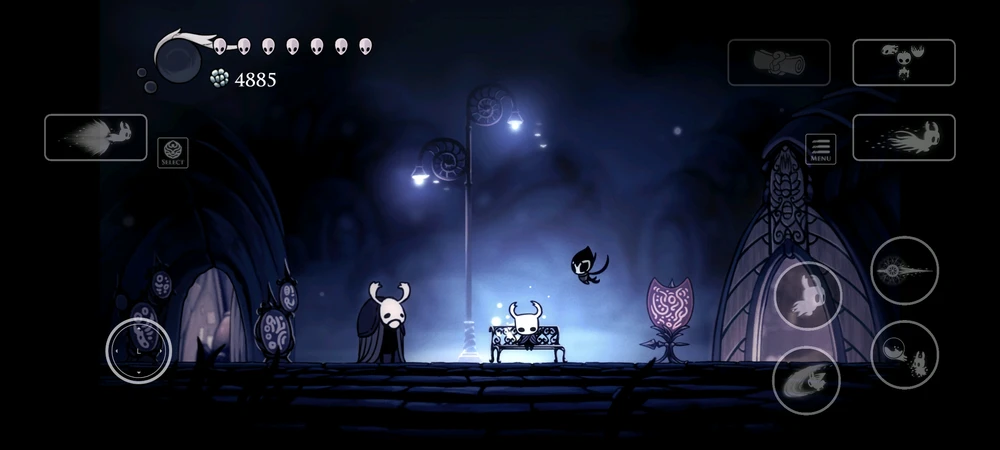The width and height of the screenshot is (1000, 450).
Task: Open the Menu button
Action: [820, 149]
